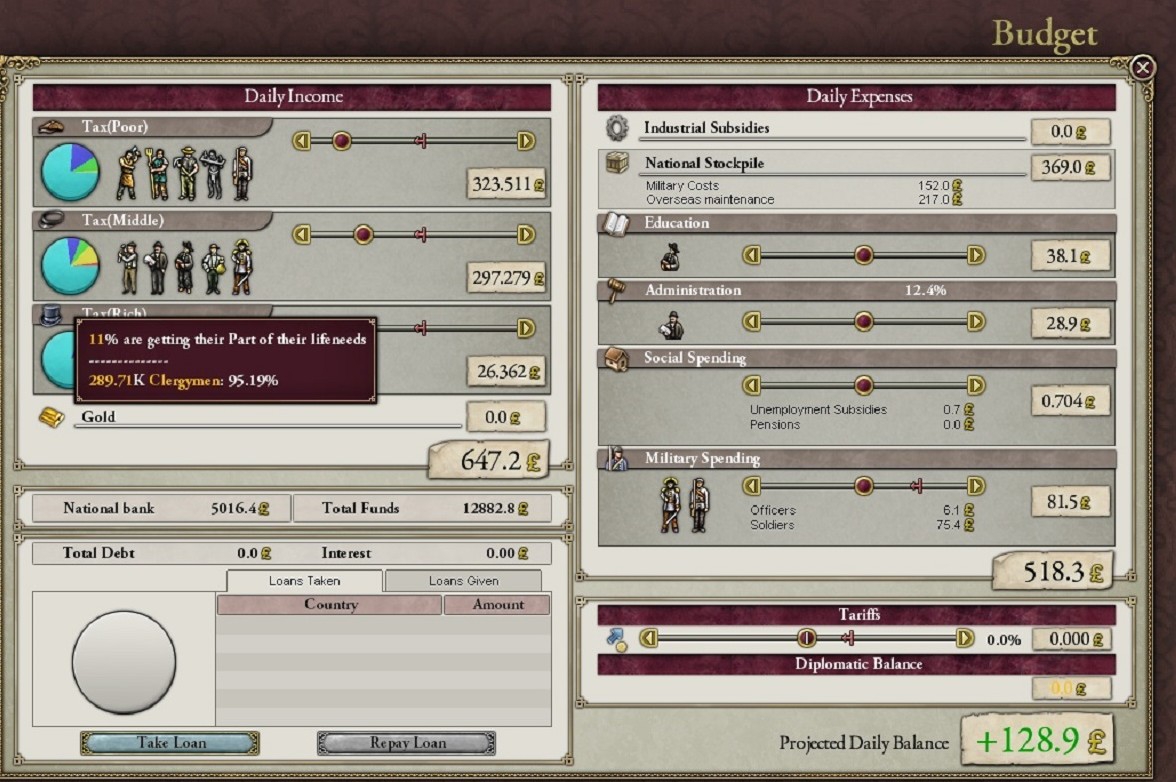Raise administration spending with right arrow

tap(976, 321)
